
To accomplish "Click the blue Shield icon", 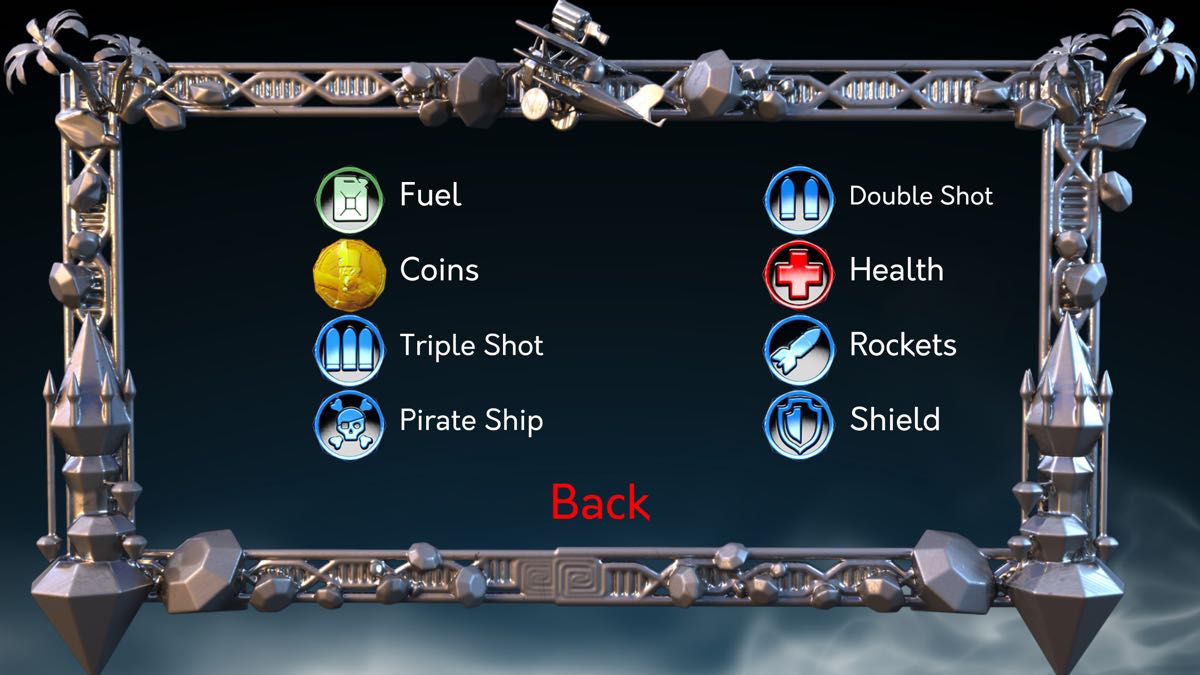I will click(799, 423).
